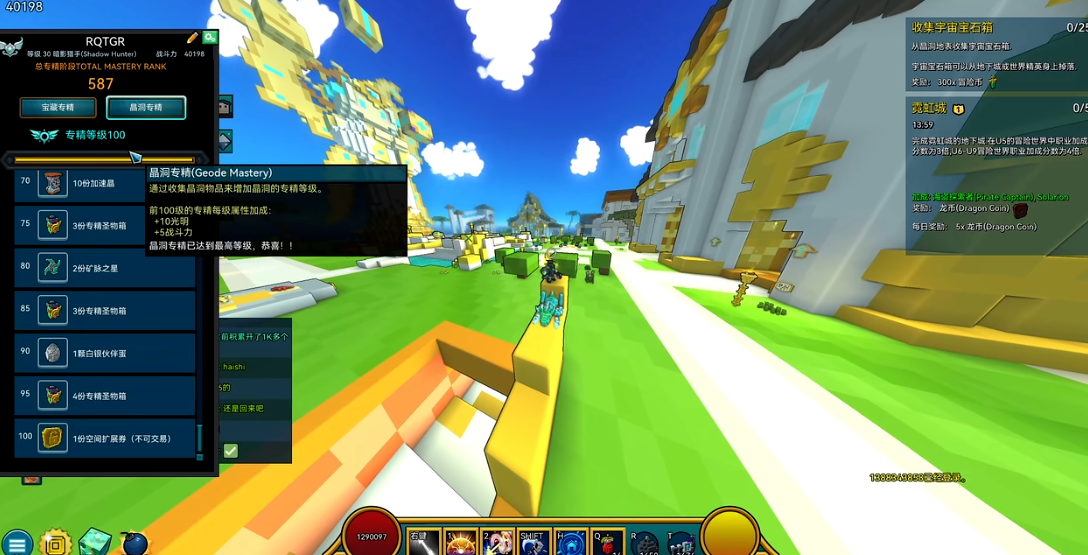This screenshot has height=555, width=1088.
Task: Toggle the green checkmark box in chat
Action: (x=231, y=451)
